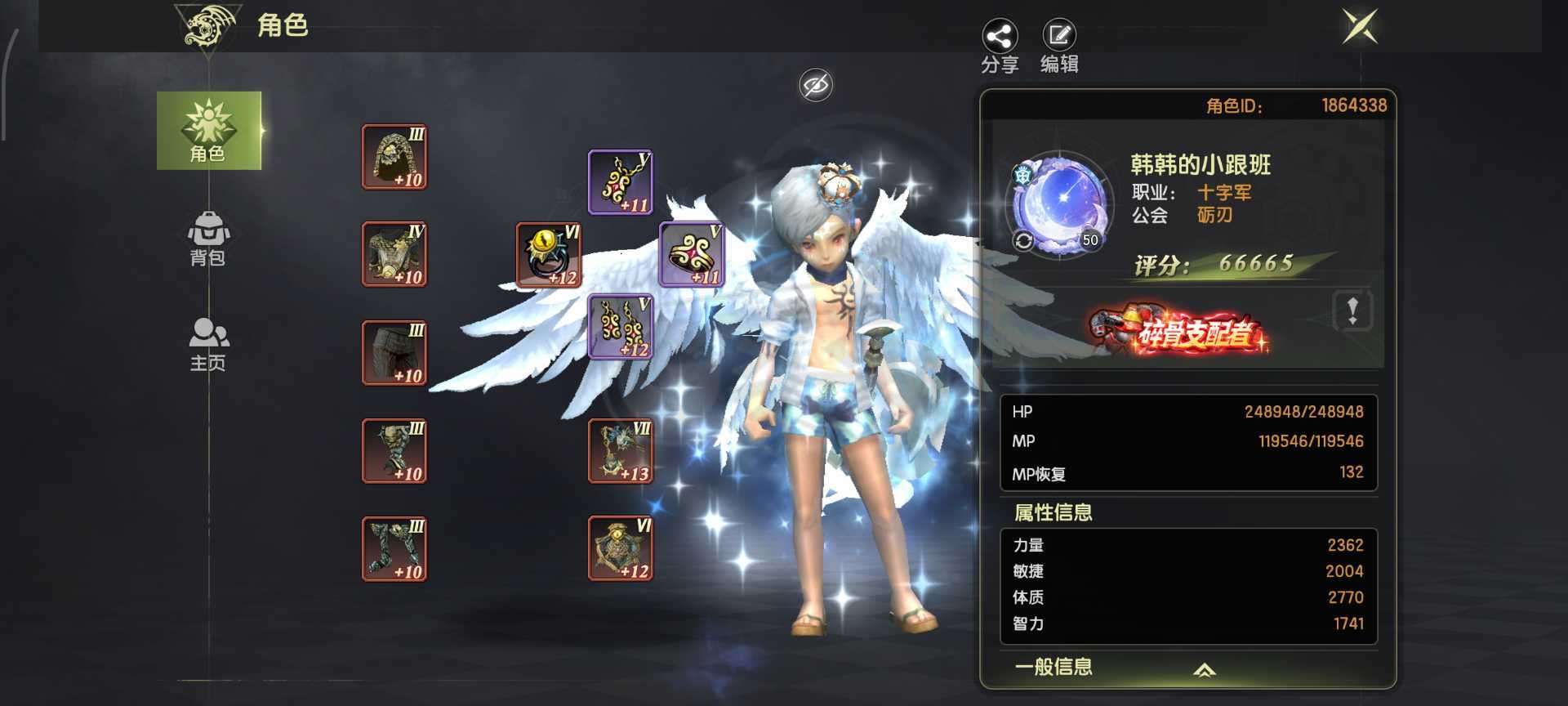Select the +11 gold ring slot
Screen dimensions: 1568x706
click(692, 254)
